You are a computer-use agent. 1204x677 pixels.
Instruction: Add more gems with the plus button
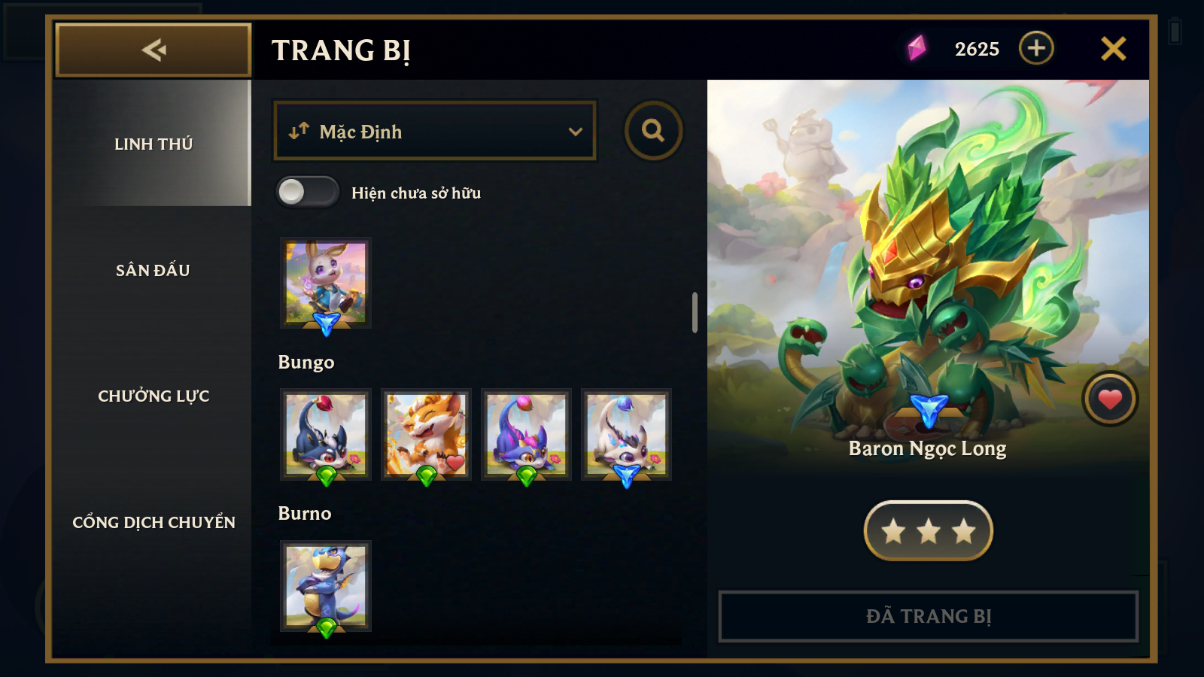(x=1036, y=48)
